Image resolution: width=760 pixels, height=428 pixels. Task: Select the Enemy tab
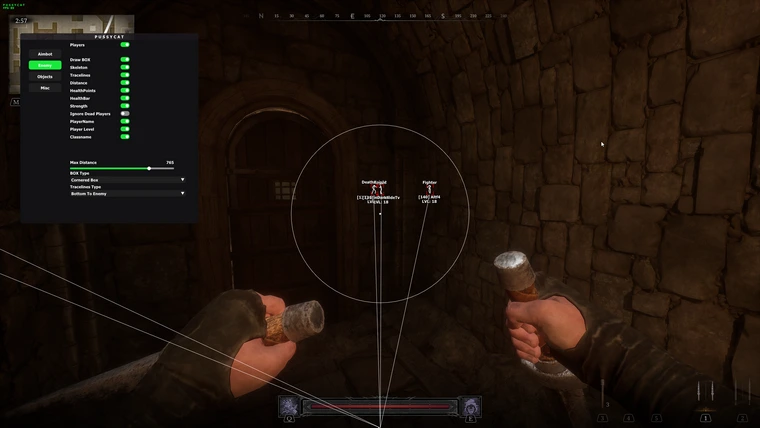pos(44,65)
